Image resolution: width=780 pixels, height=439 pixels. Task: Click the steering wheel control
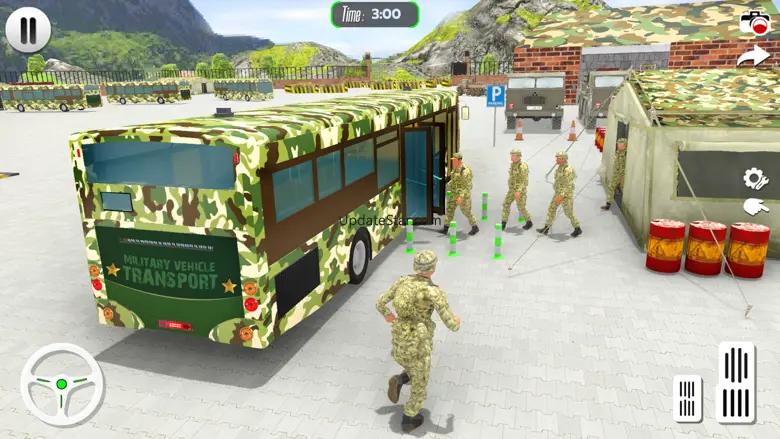62,384
